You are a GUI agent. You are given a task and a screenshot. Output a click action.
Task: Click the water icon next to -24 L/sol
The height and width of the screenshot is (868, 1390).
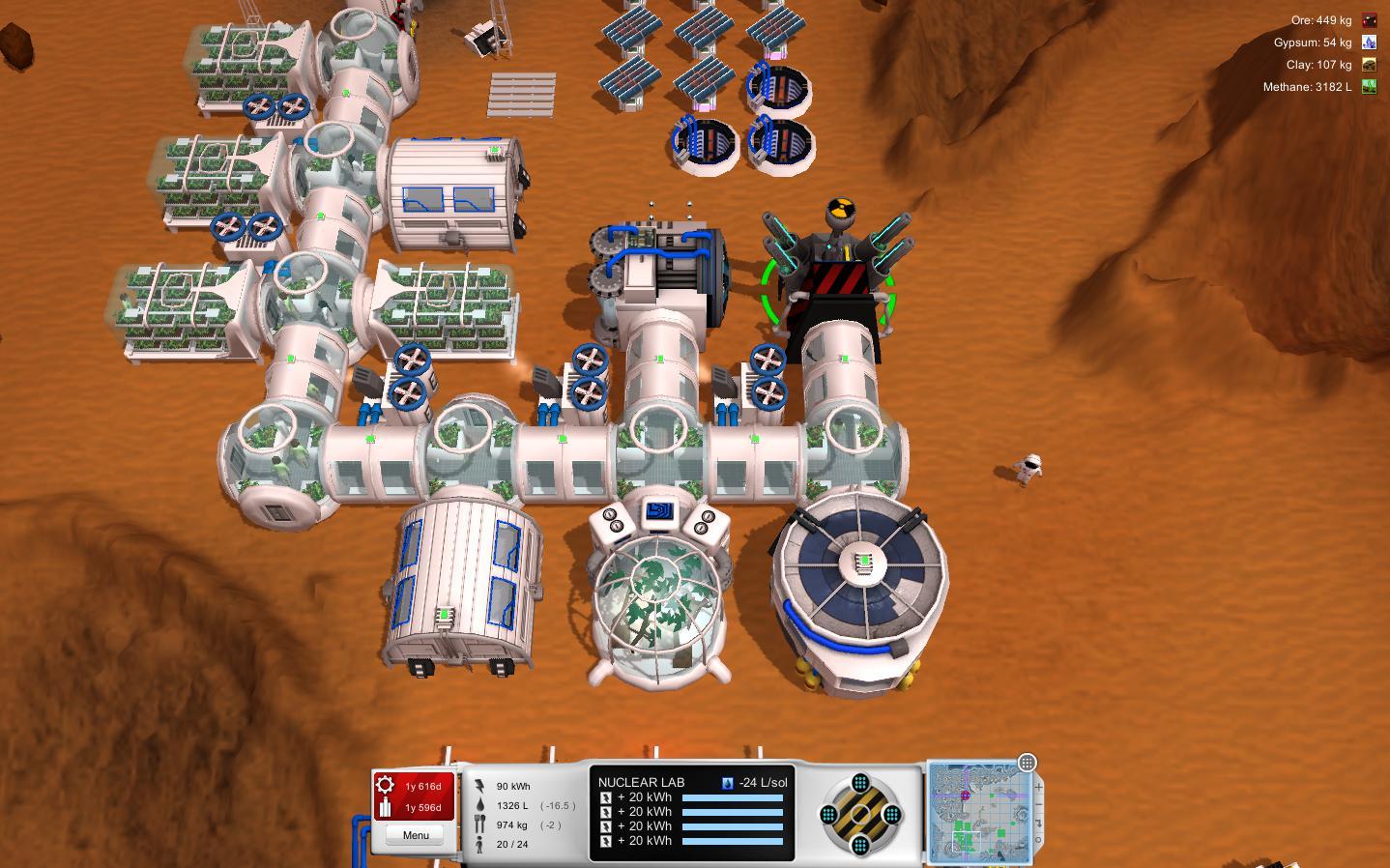(729, 781)
